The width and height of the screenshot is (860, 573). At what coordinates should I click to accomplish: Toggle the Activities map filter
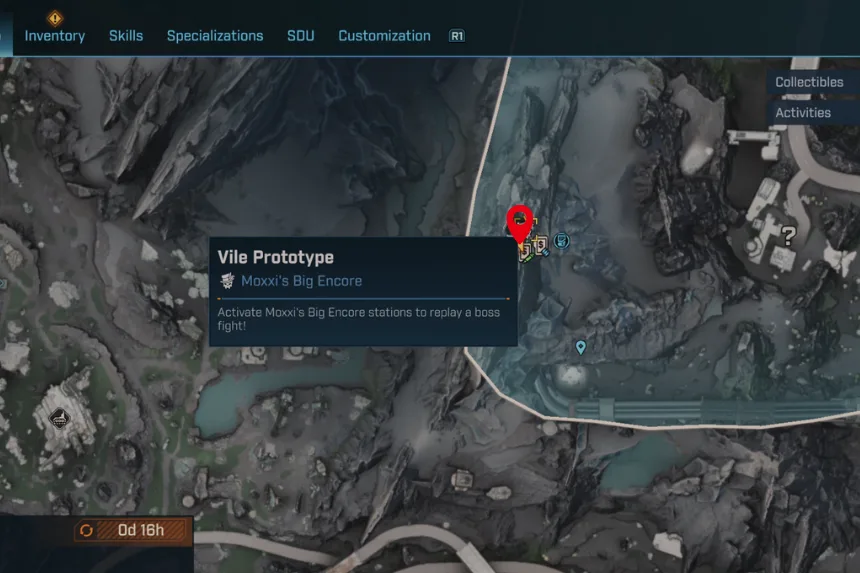pos(803,113)
